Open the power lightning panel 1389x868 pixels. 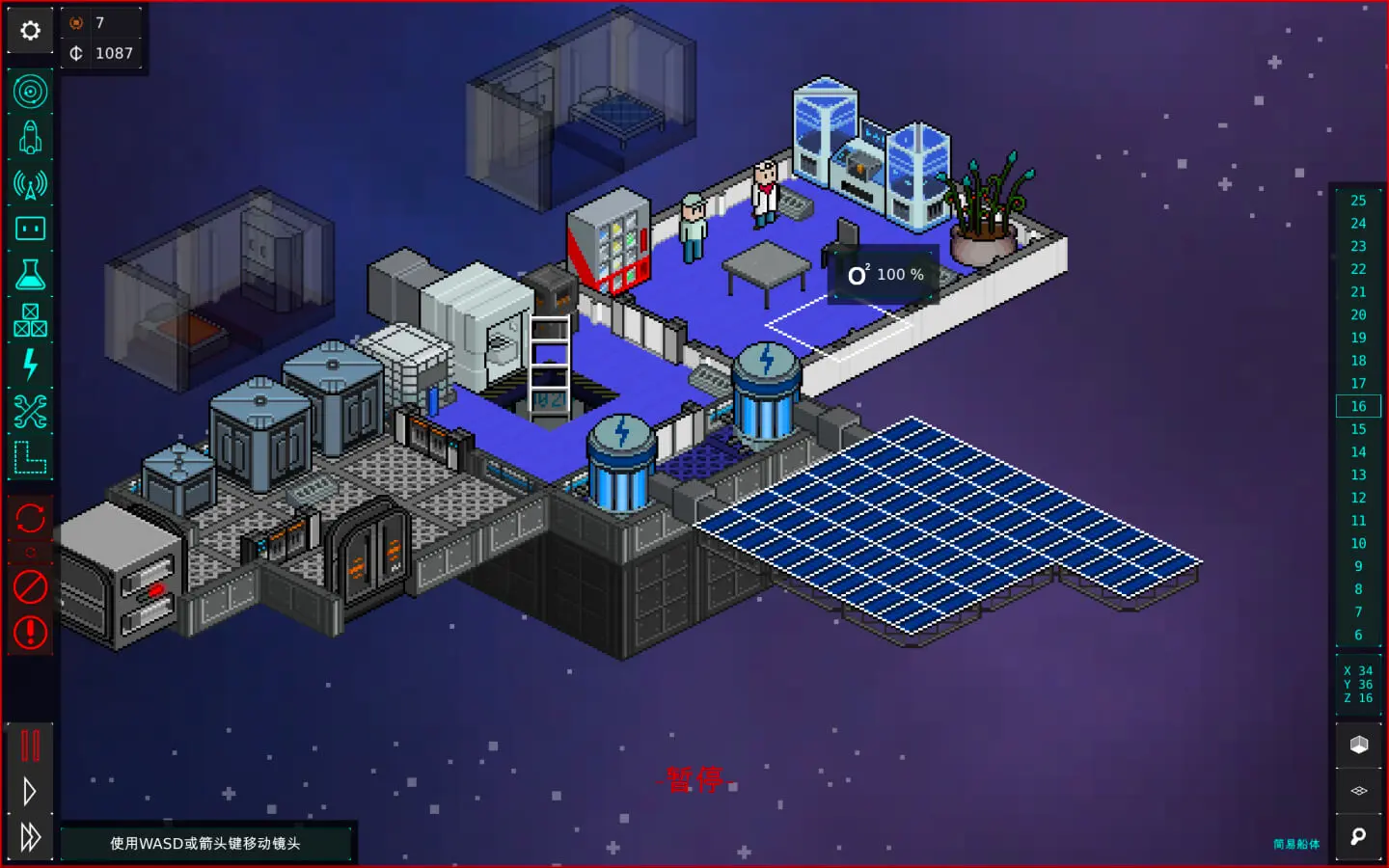(x=30, y=365)
